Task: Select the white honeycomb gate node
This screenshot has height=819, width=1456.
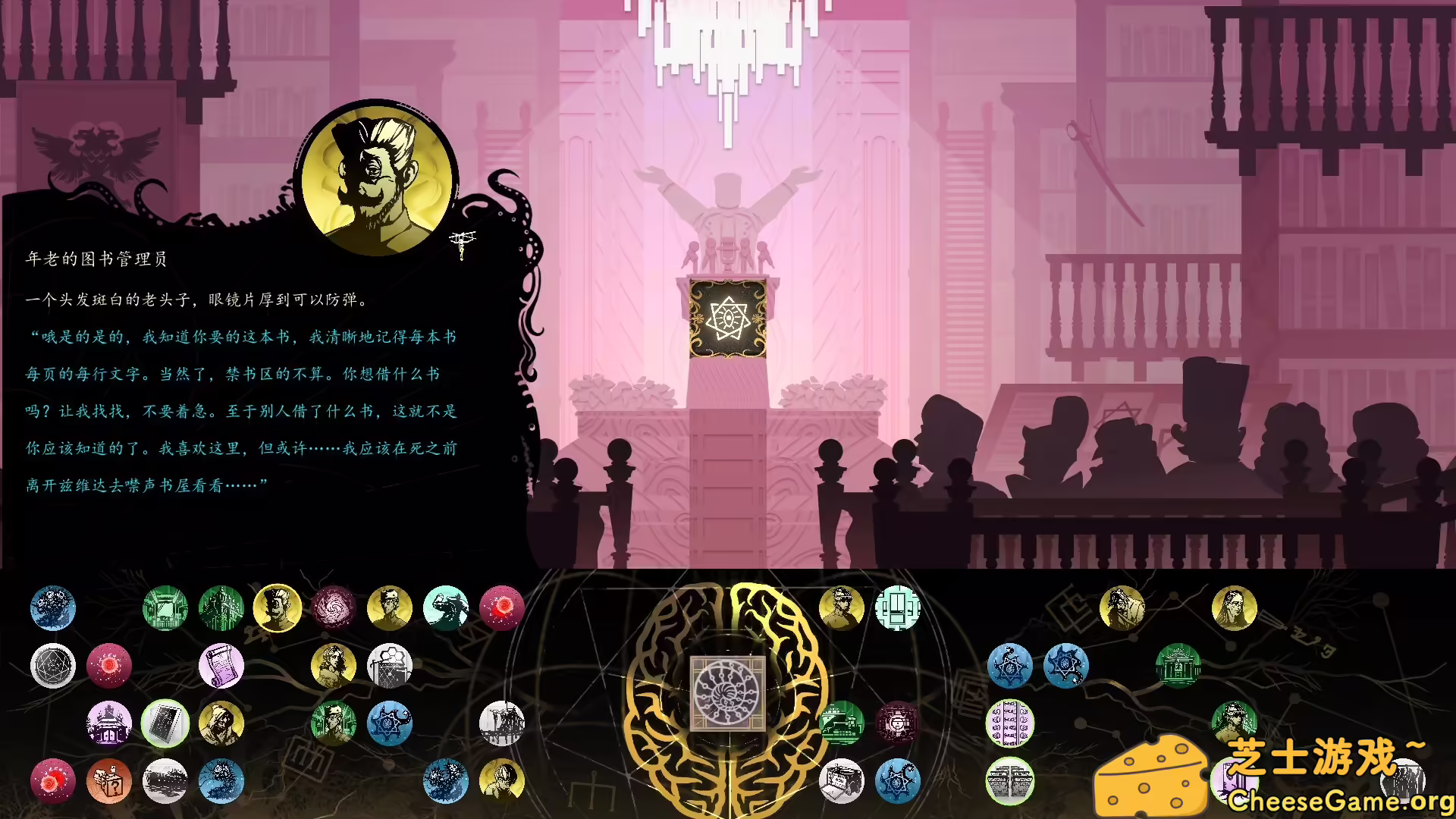Action: coord(390,667)
